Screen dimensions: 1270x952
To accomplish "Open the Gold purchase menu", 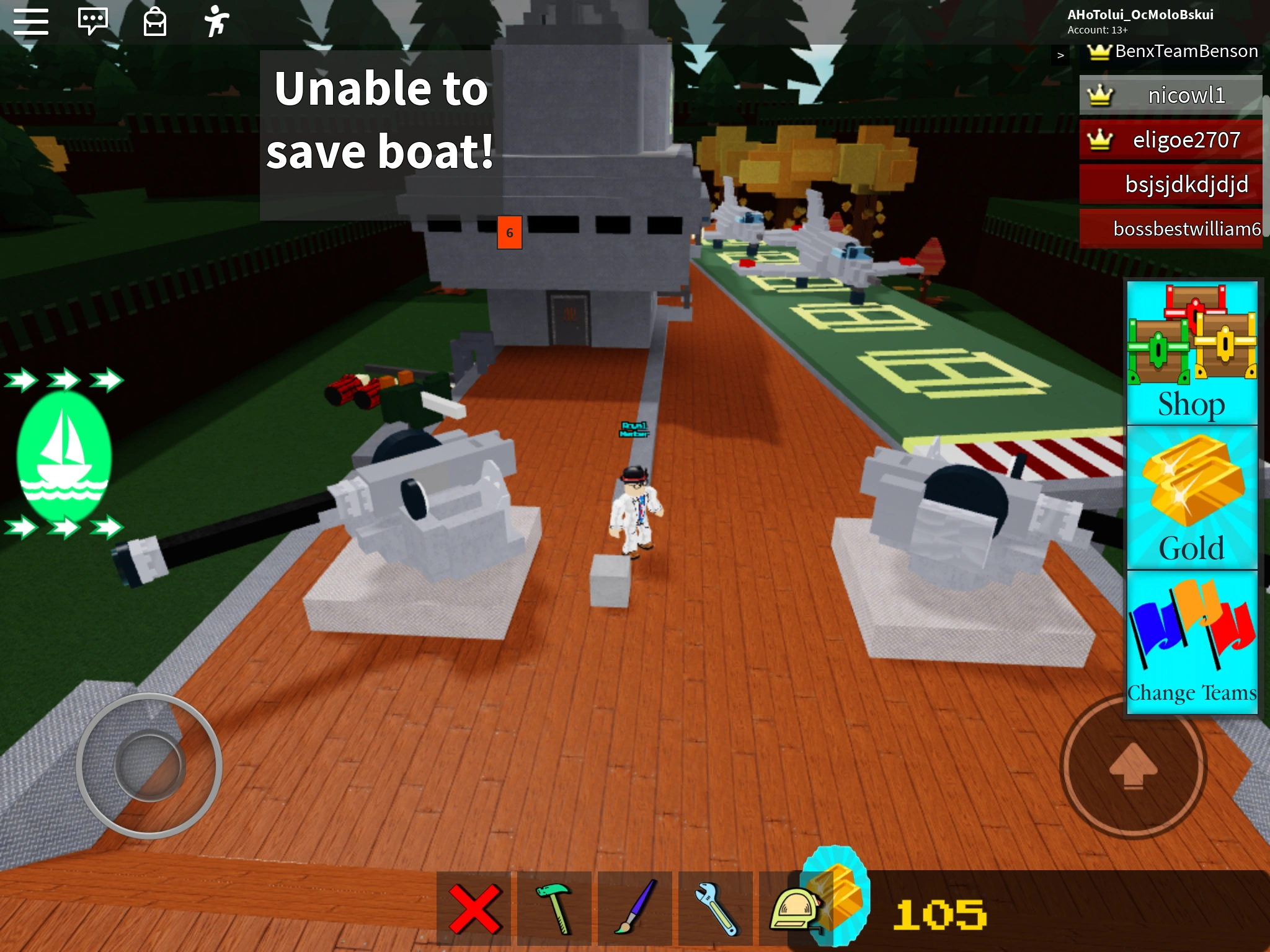I will 1191,496.
